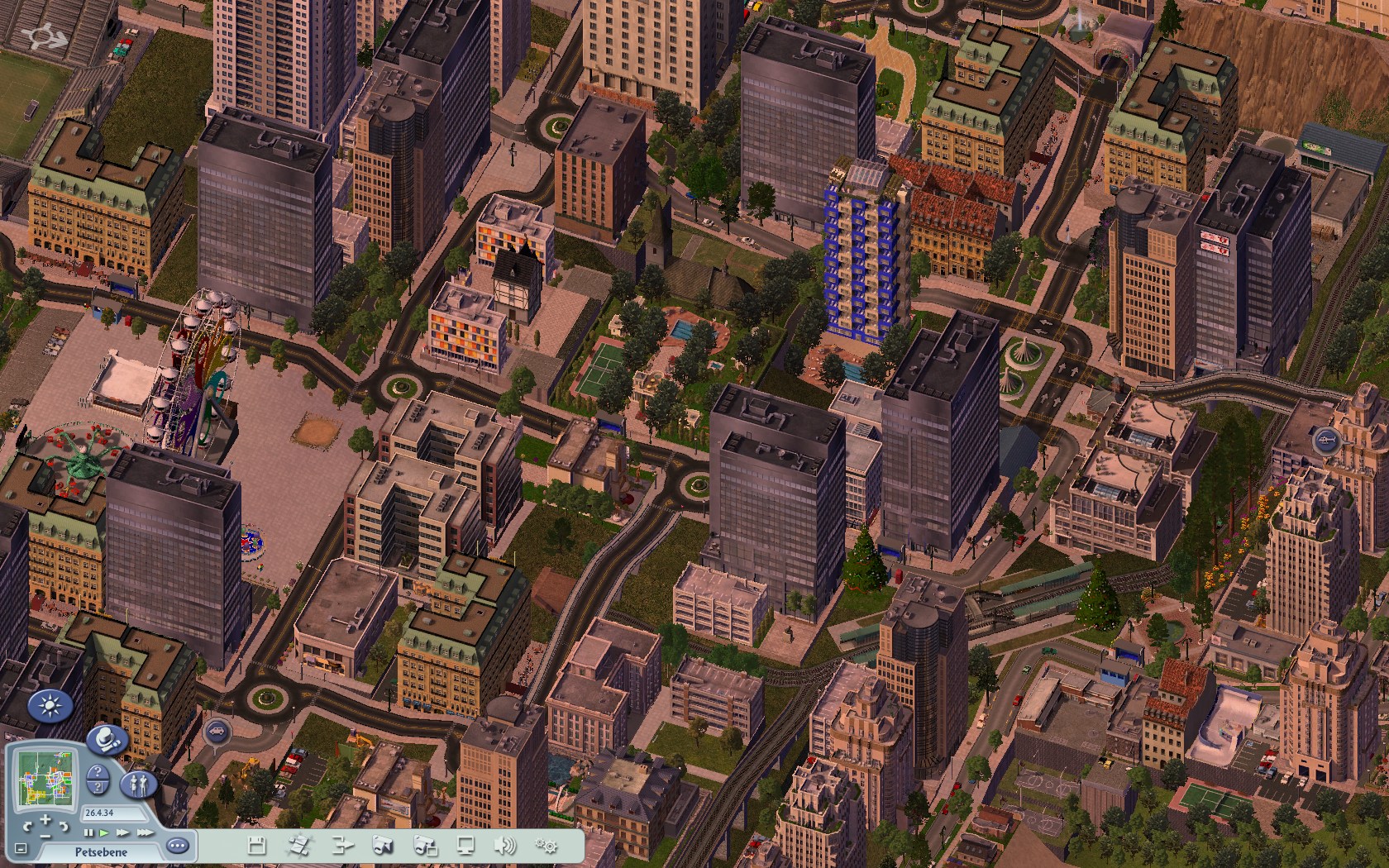Toggle the three-dots options button
This screenshot has width=1389, height=868.
click(x=178, y=846)
